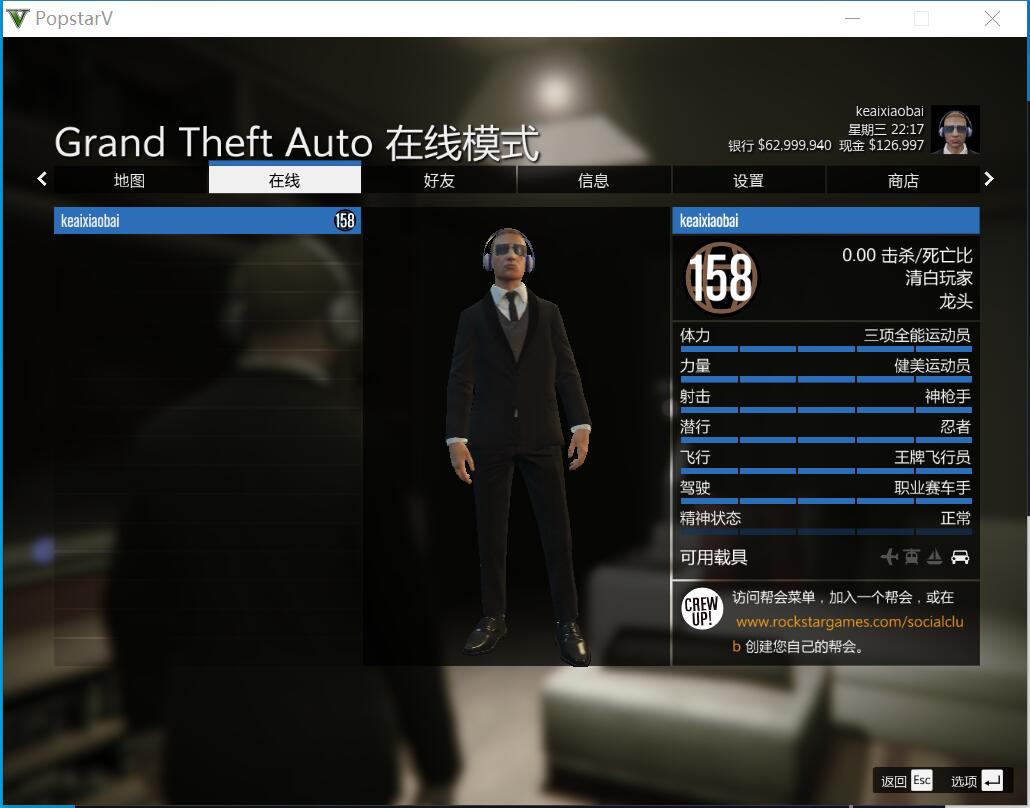Click the right tab navigation arrow
Image resolution: width=1030 pixels, height=808 pixels.
click(x=989, y=179)
